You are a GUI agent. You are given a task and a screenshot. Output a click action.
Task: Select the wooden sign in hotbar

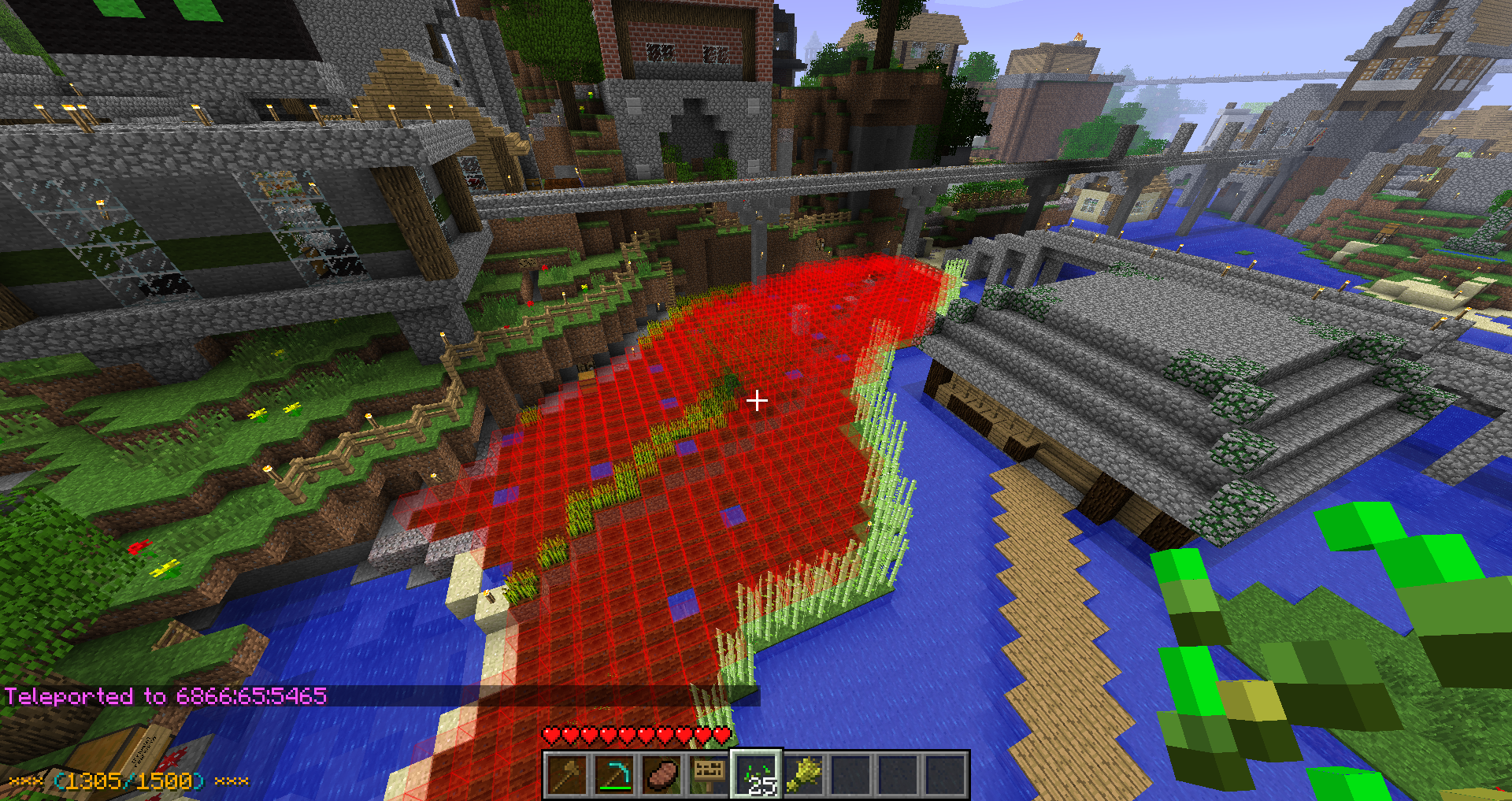[x=710, y=775]
